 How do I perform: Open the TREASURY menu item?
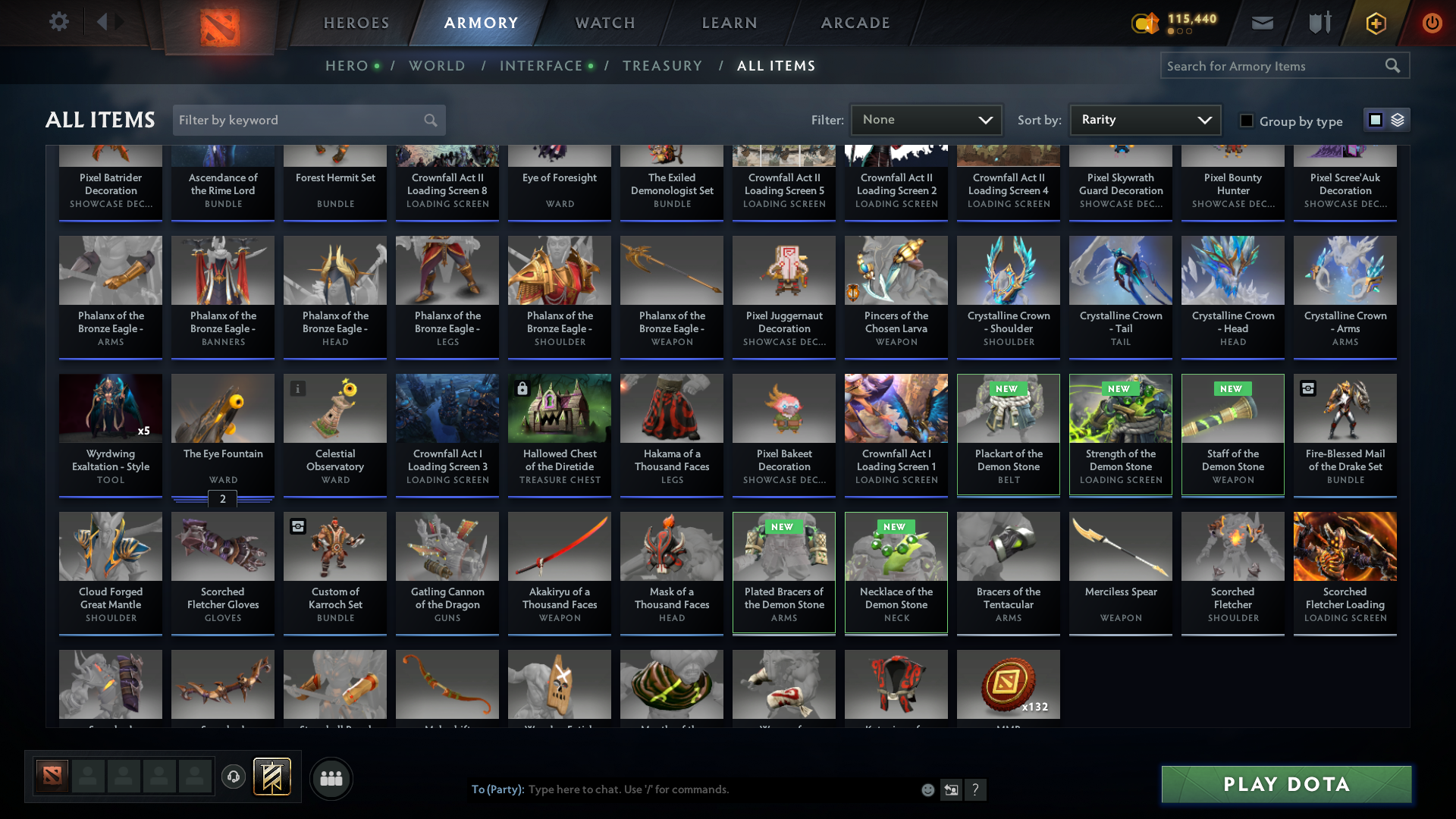[x=662, y=65]
